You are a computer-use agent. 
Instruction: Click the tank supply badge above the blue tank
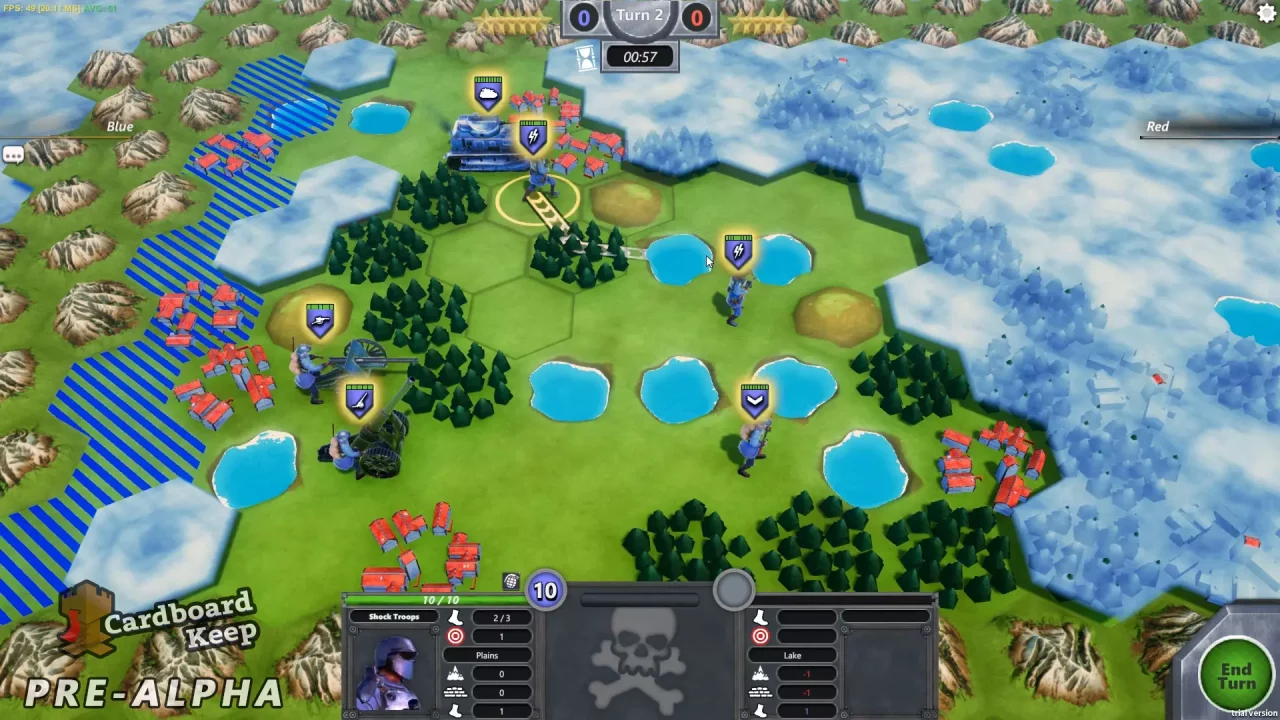488,89
